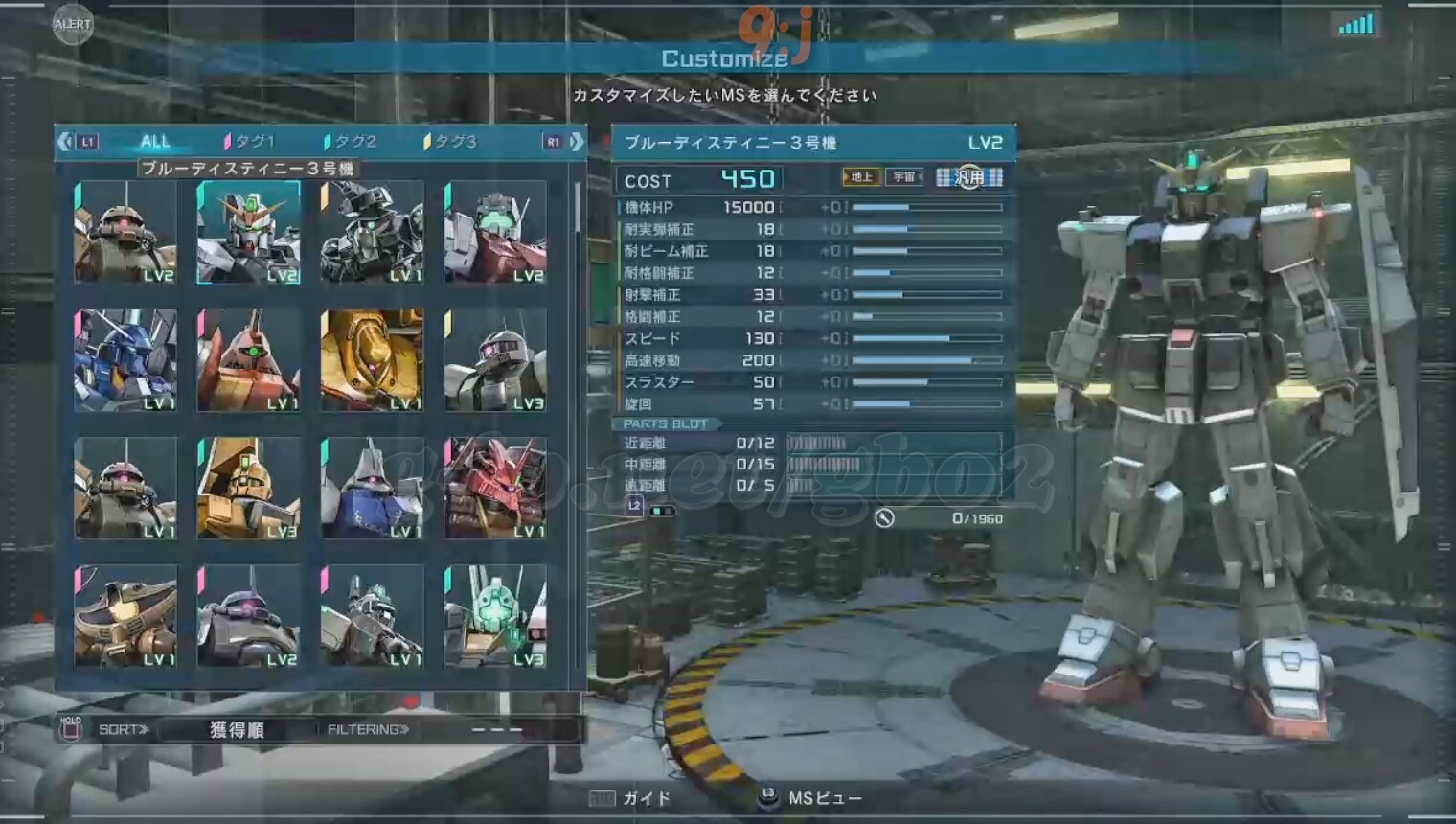The image size is (1456, 824).
Task: Open the FILTERING options
Action: coord(368,730)
